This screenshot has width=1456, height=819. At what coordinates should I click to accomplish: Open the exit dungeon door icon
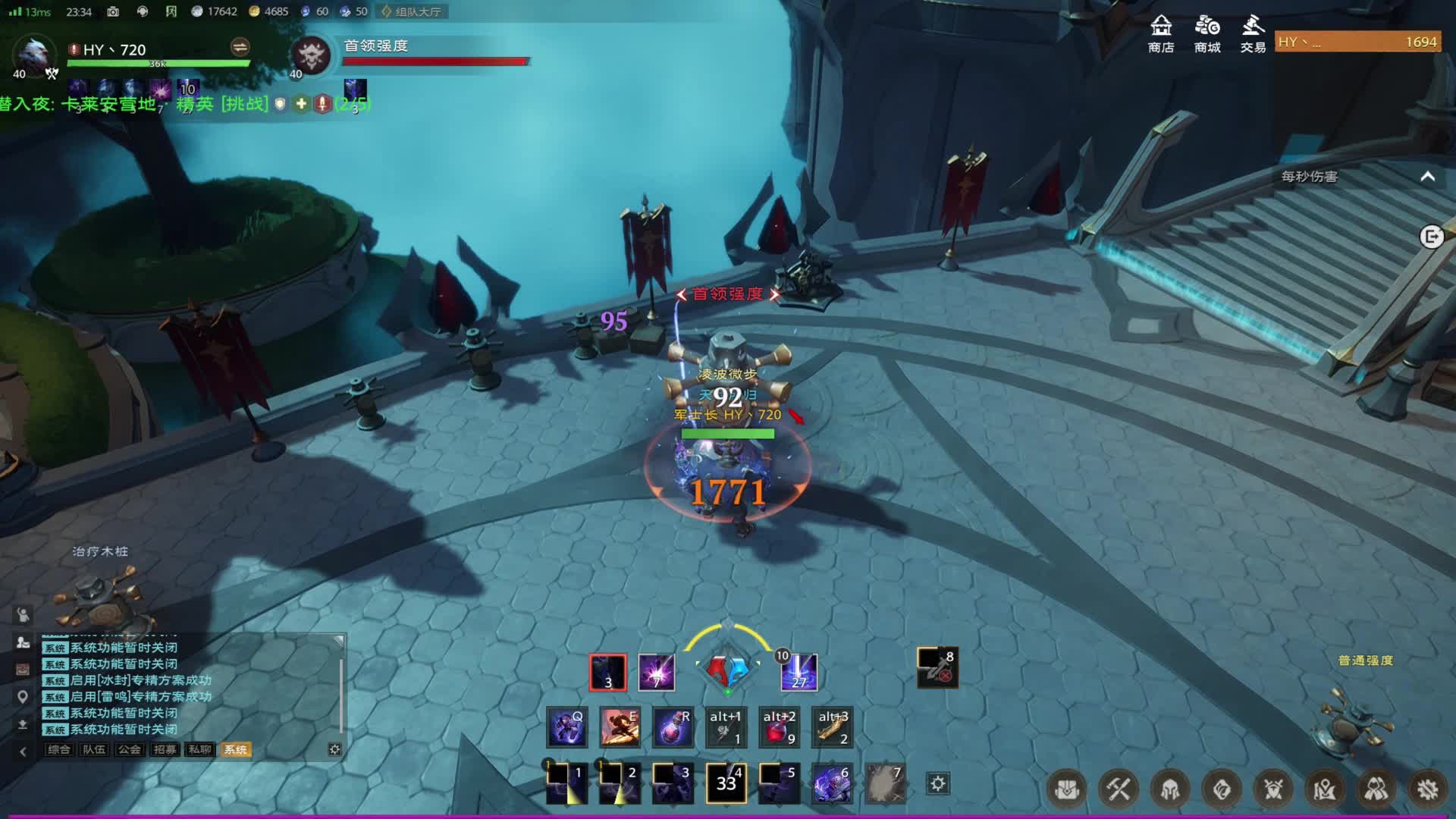[x=1431, y=237]
